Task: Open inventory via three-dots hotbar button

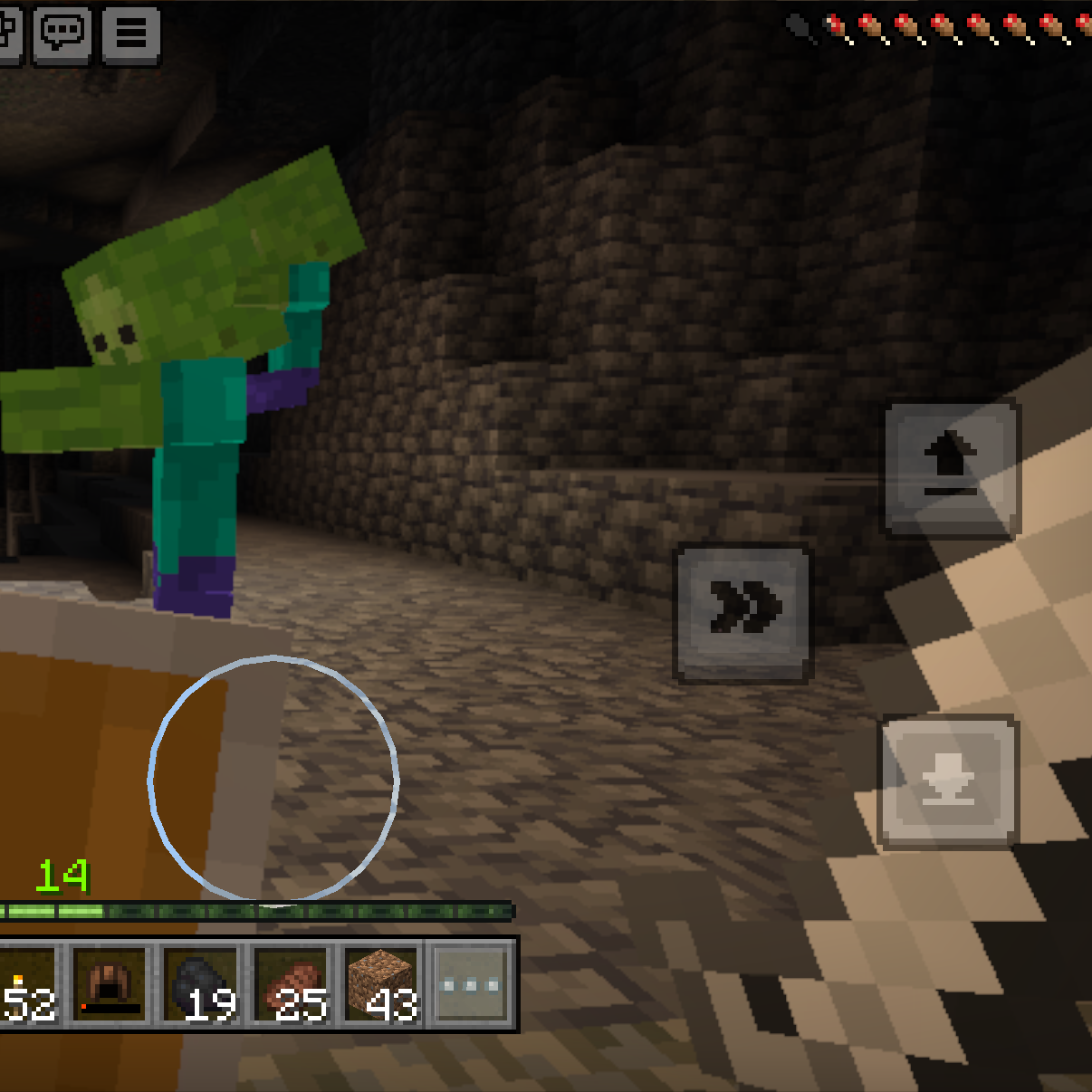Action: pyautogui.click(x=470, y=983)
